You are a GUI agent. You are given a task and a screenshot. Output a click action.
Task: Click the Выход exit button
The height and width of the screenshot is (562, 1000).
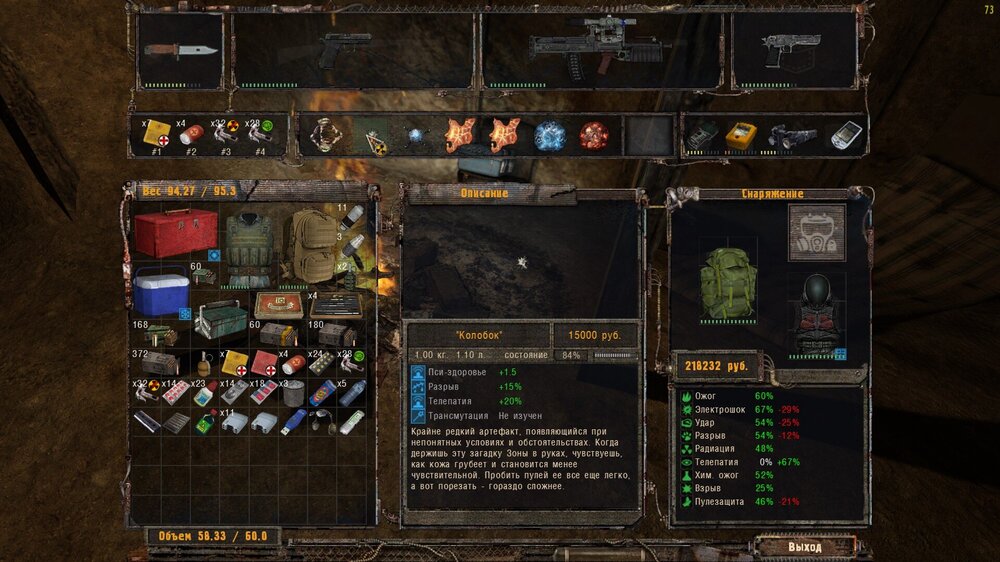click(804, 547)
